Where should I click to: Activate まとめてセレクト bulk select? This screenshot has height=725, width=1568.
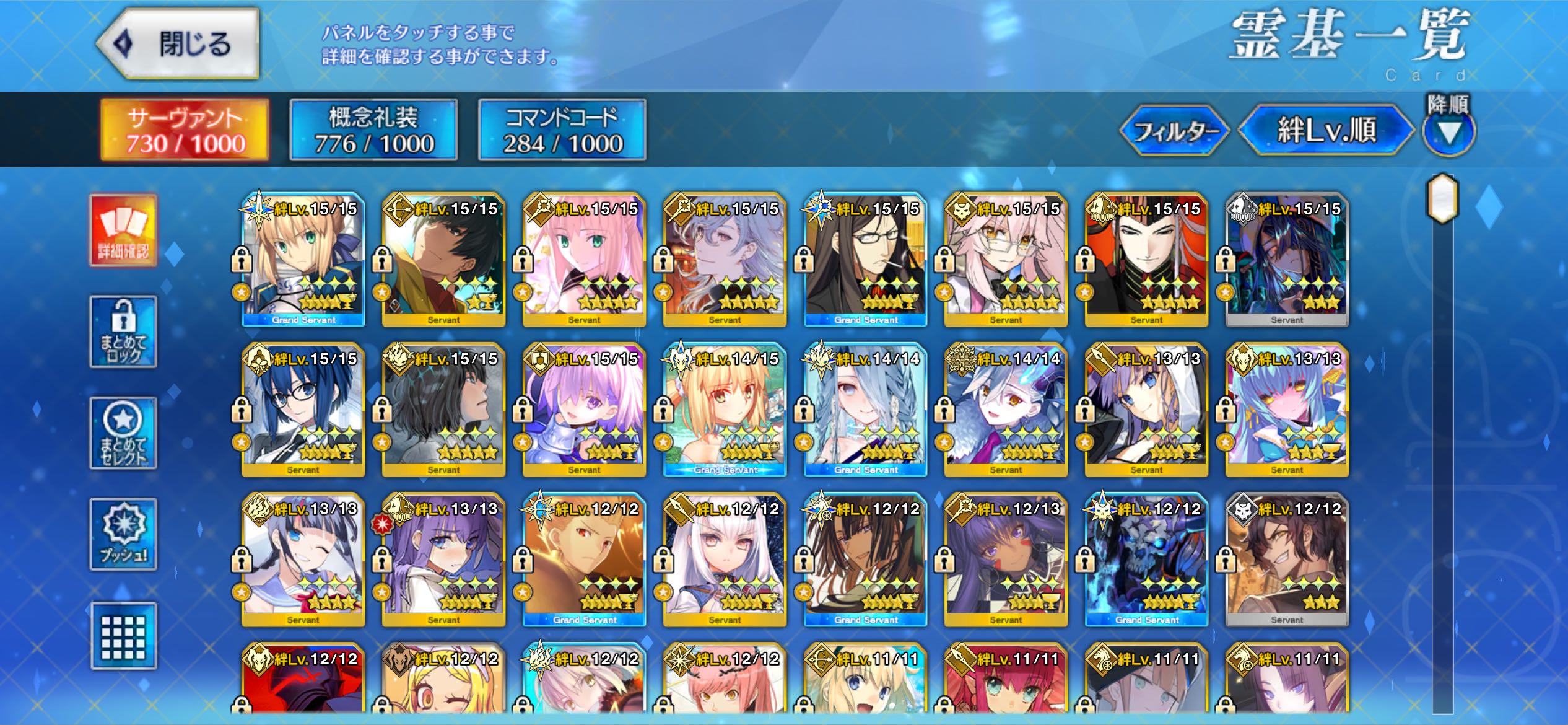(x=123, y=433)
